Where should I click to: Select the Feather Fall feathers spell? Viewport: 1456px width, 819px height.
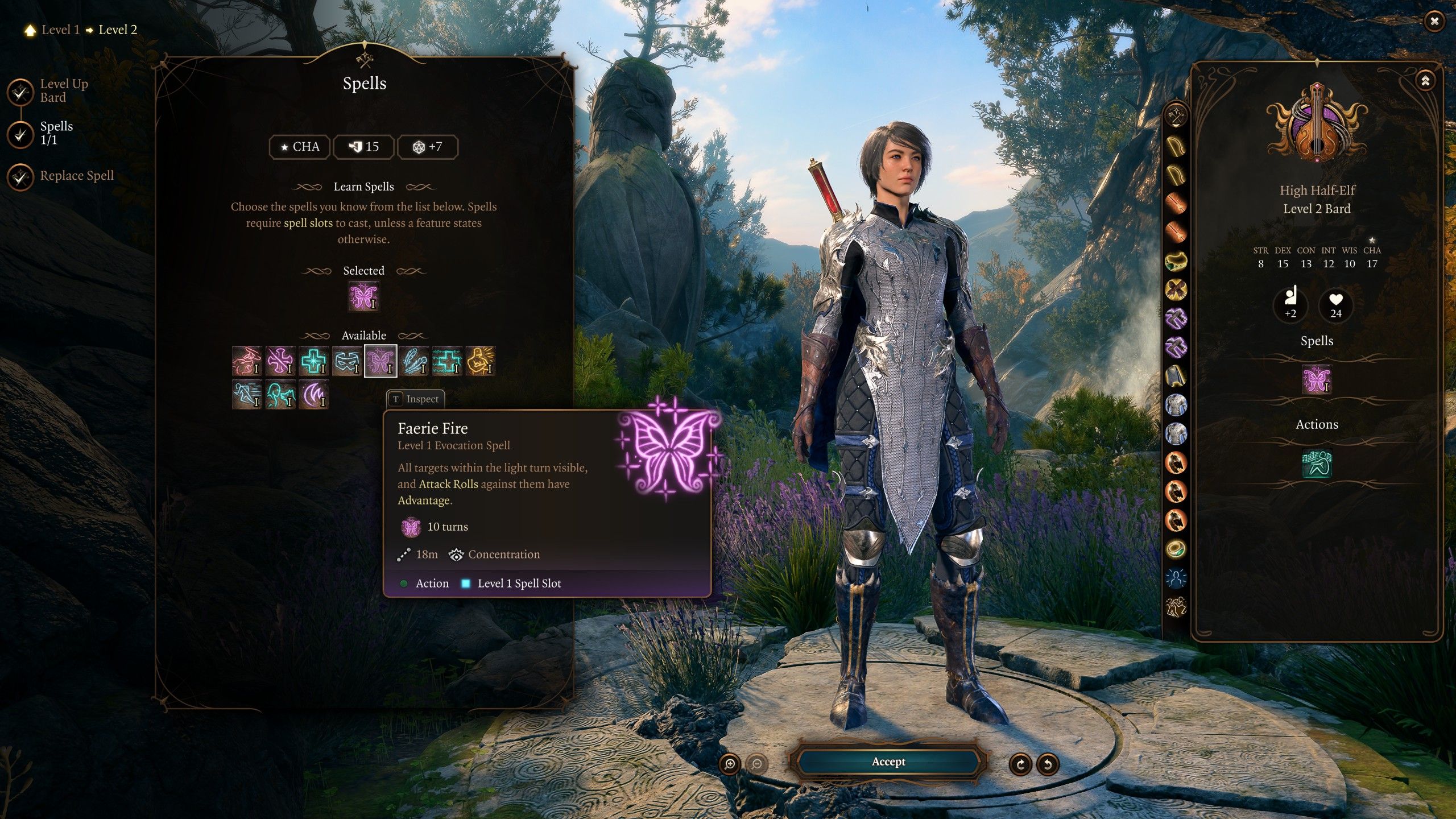click(414, 361)
